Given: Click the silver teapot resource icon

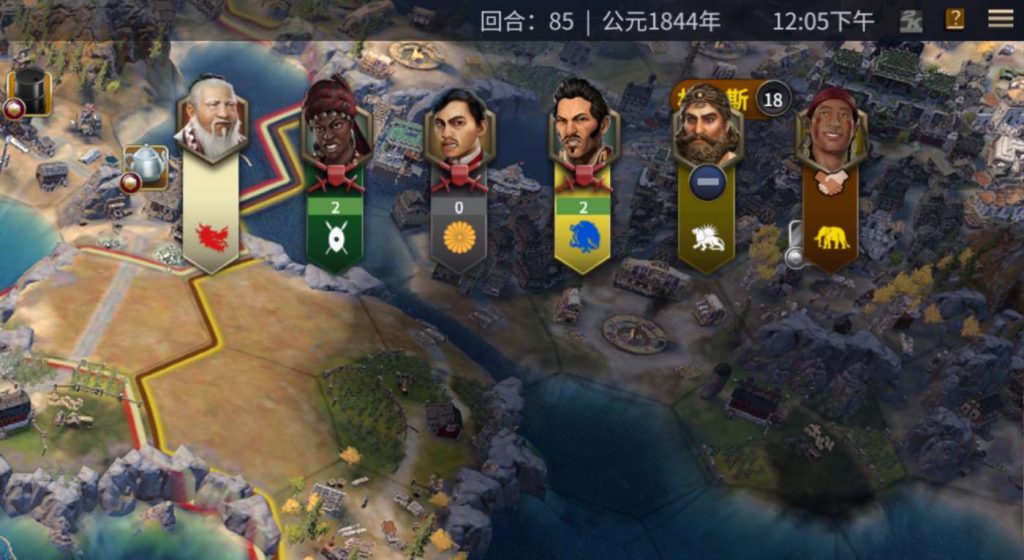Looking at the screenshot, I should (x=146, y=164).
